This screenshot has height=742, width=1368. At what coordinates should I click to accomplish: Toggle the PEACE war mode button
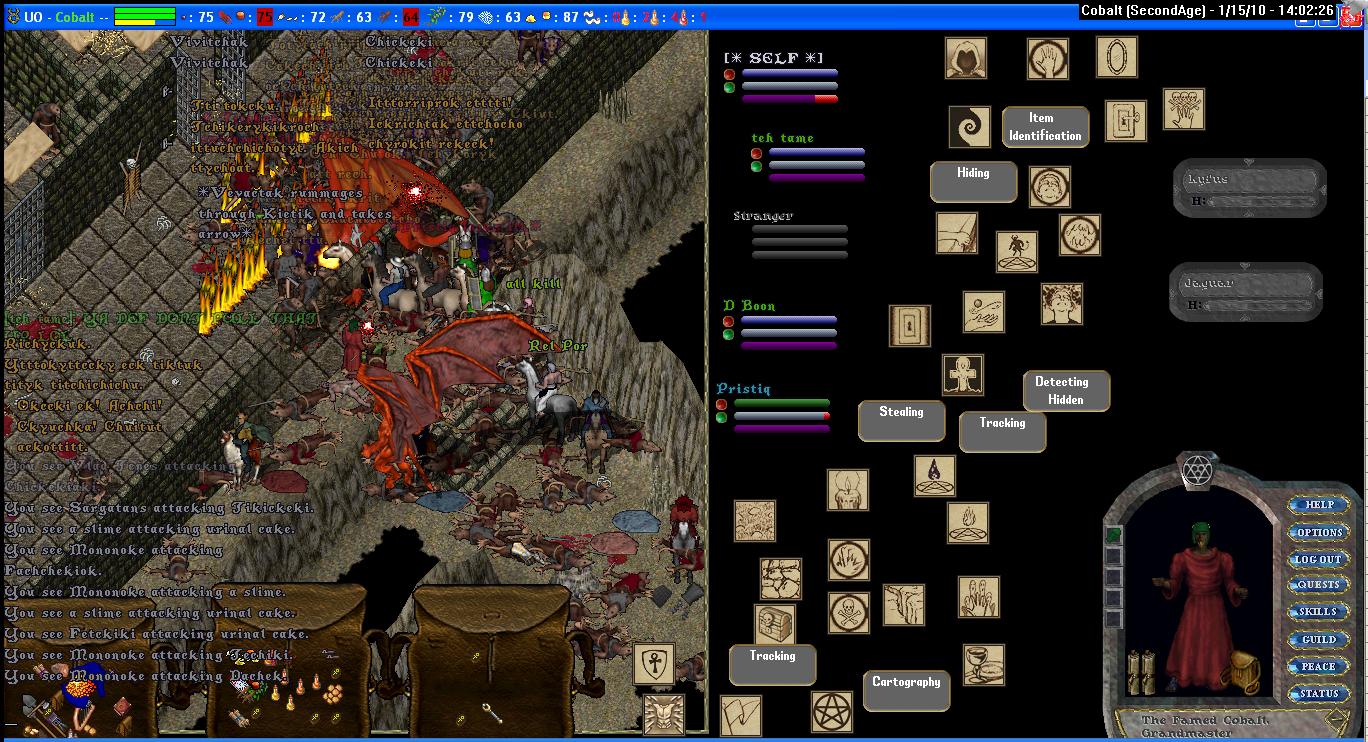1318,666
